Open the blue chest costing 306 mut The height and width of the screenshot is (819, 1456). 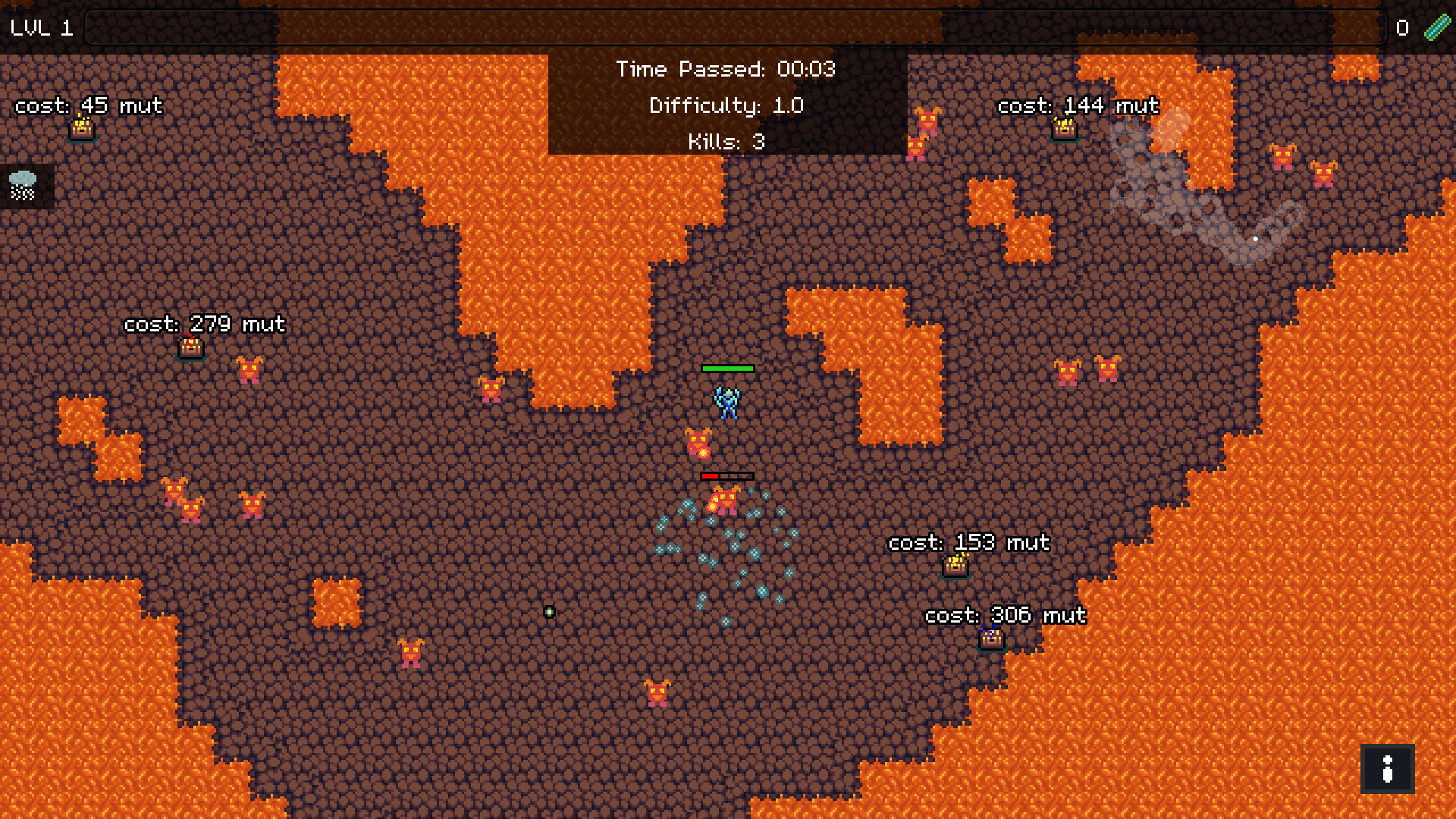[x=991, y=639]
